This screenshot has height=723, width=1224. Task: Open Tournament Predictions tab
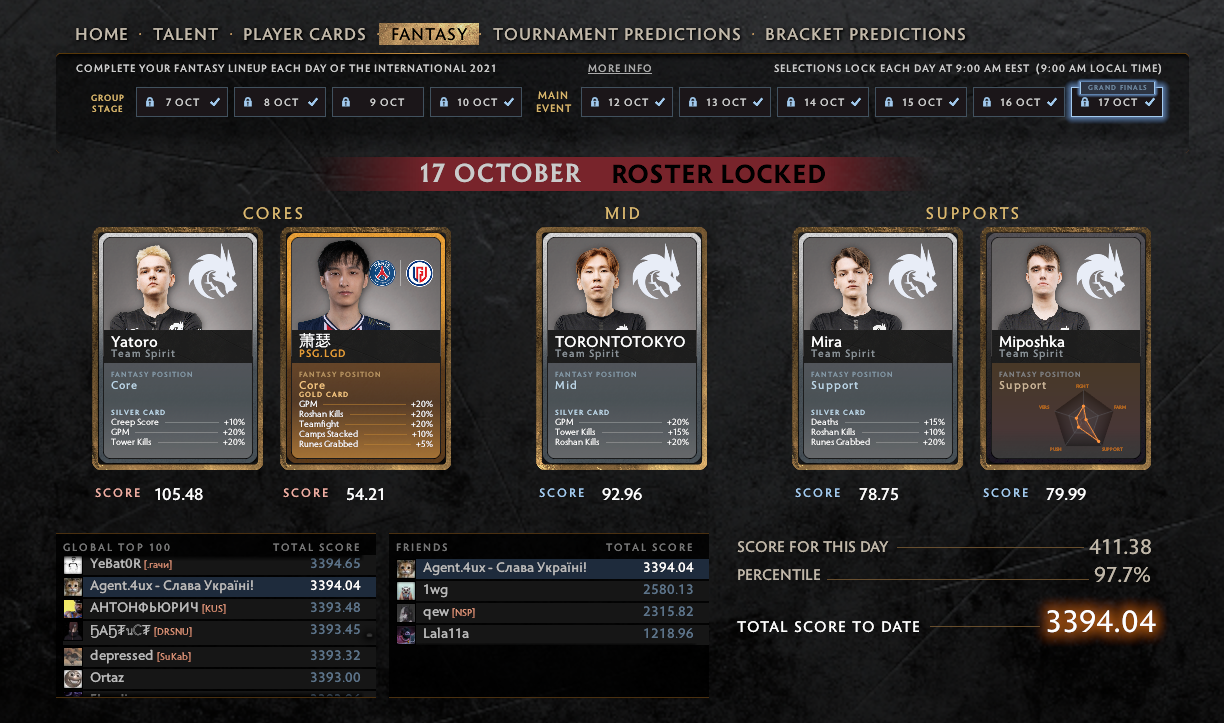click(617, 34)
